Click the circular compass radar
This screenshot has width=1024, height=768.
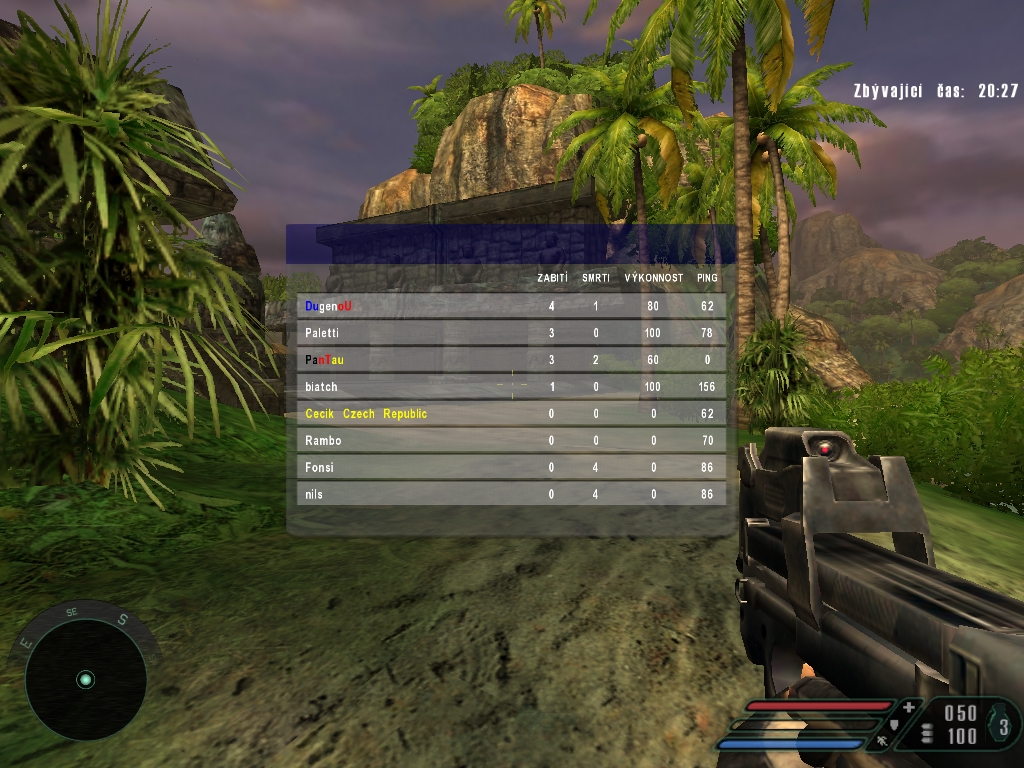coord(86,680)
